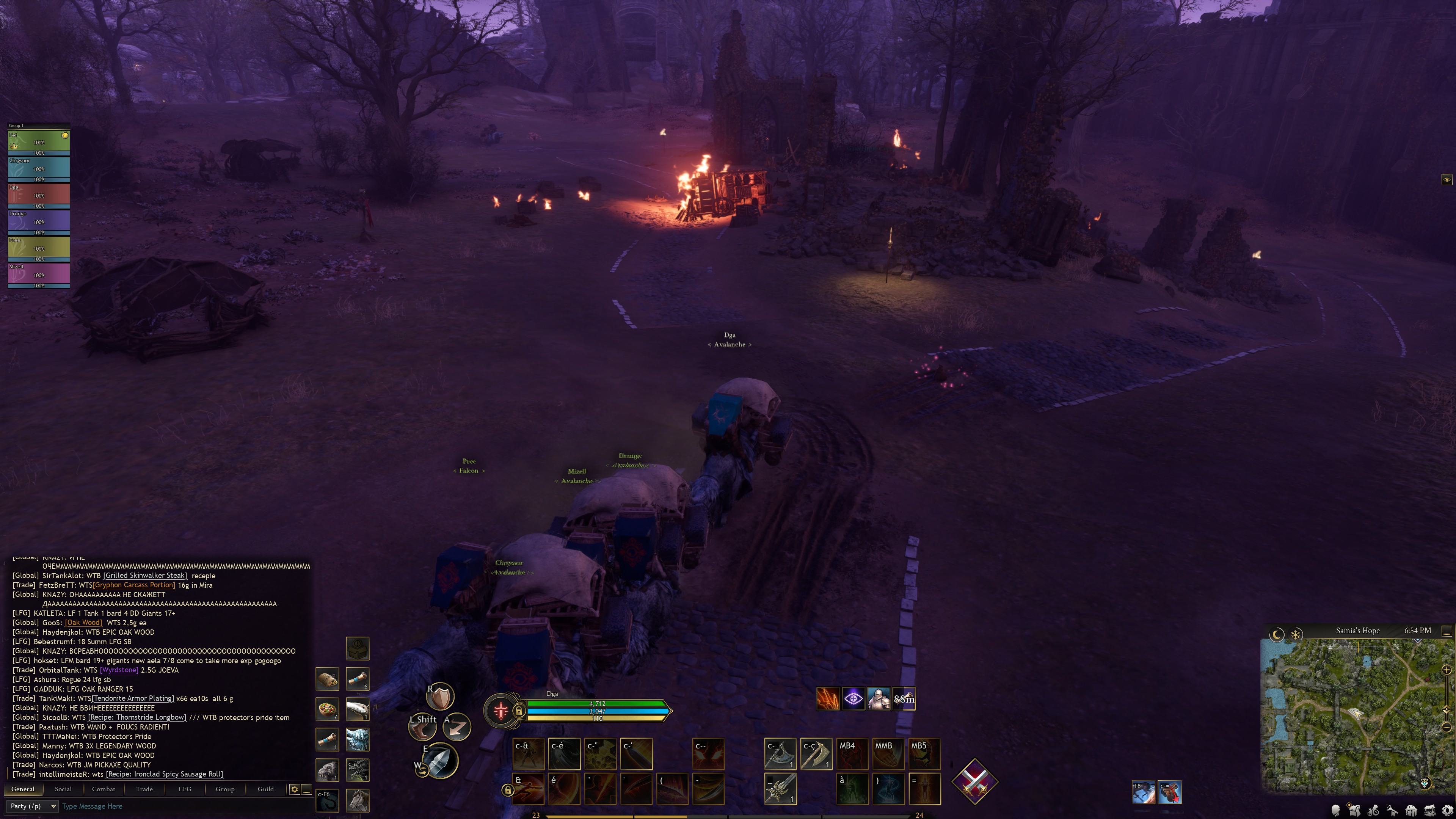The height and width of the screenshot is (819, 1456).
Task: Minimize the Samia's Hope minimap
Action: pyautogui.click(x=1447, y=631)
